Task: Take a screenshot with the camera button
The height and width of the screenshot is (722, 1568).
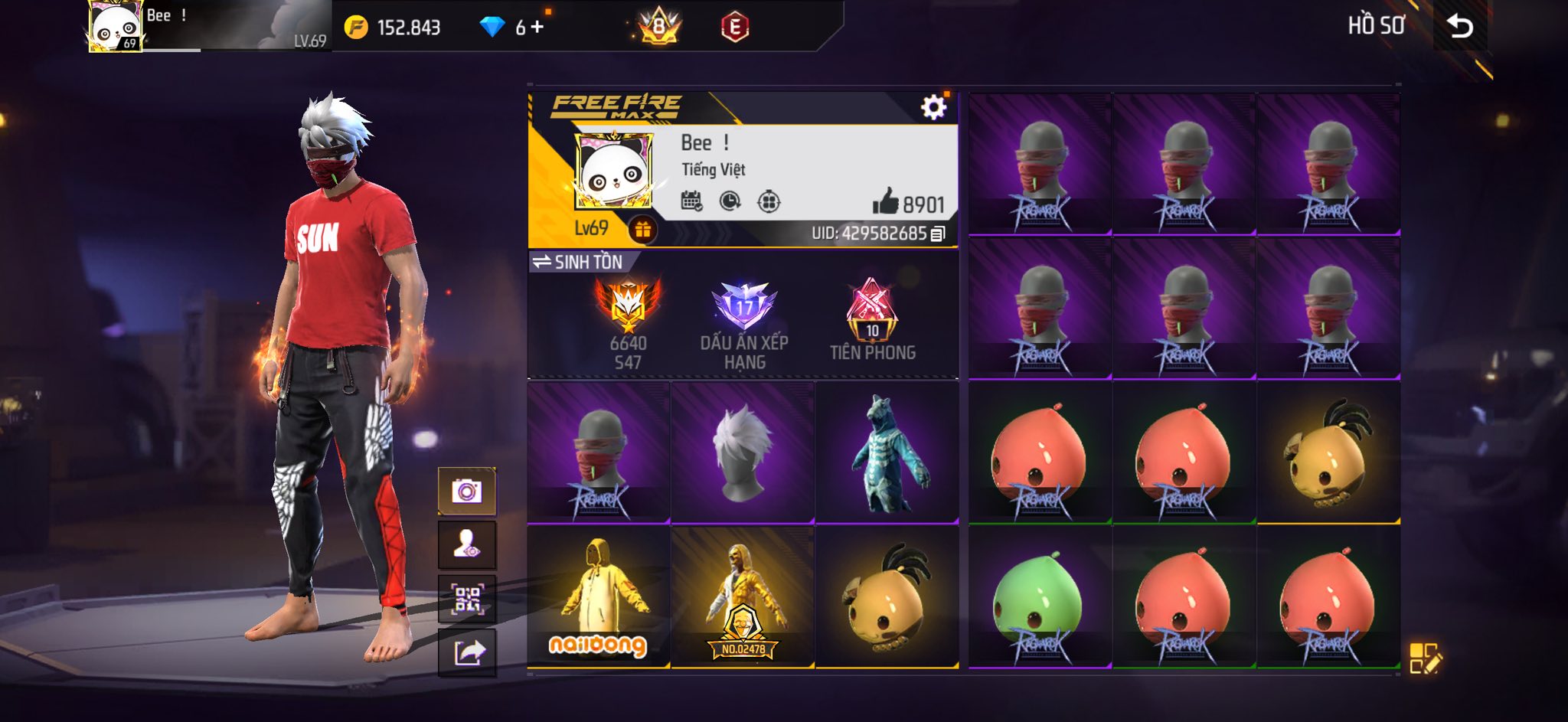Action: point(466,491)
